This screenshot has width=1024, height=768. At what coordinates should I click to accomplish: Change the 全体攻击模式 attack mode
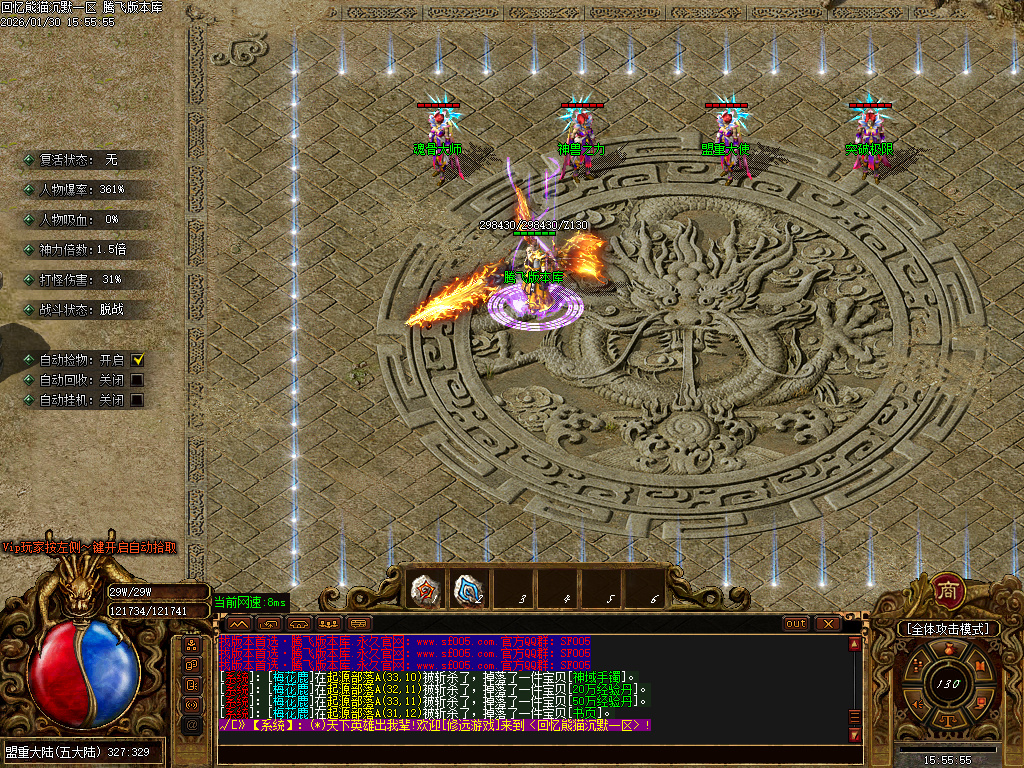click(x=948, y=629)
